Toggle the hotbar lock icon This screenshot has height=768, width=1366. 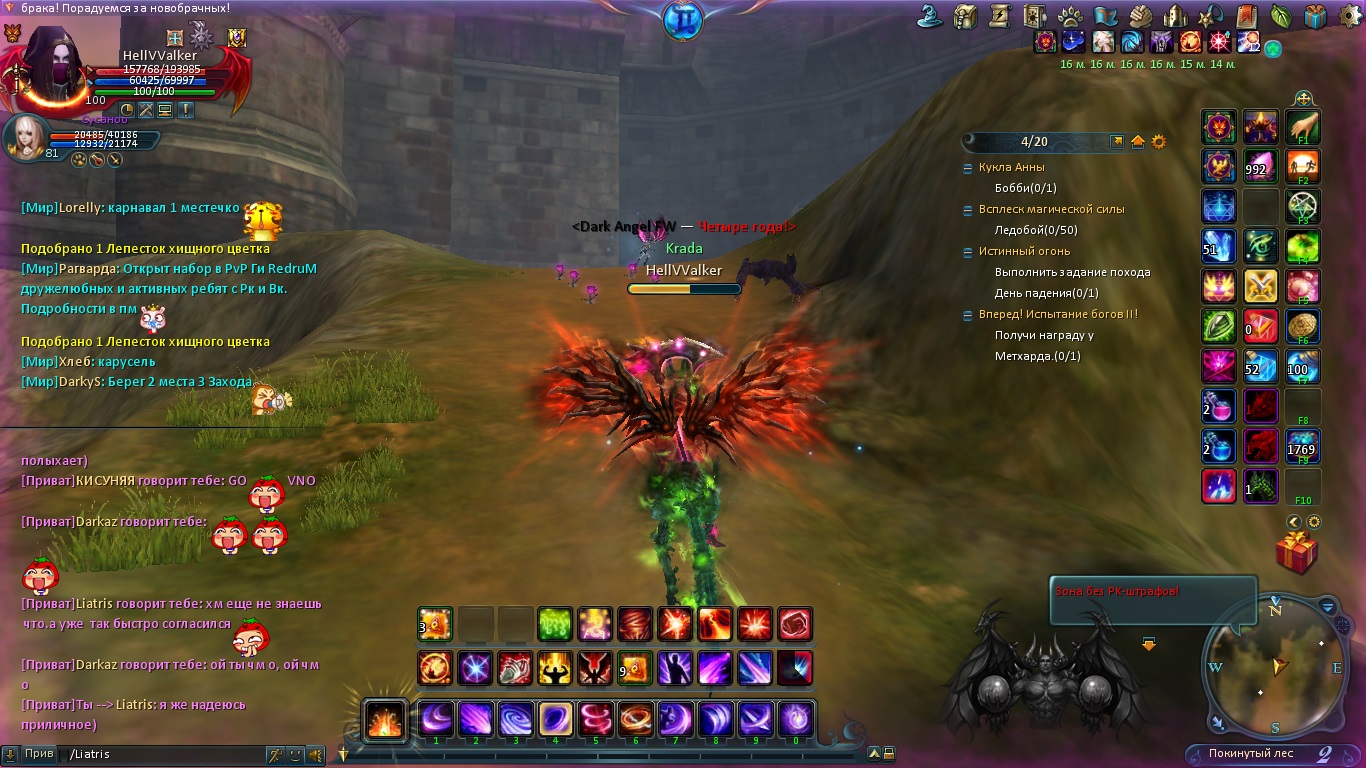[889, 754]
